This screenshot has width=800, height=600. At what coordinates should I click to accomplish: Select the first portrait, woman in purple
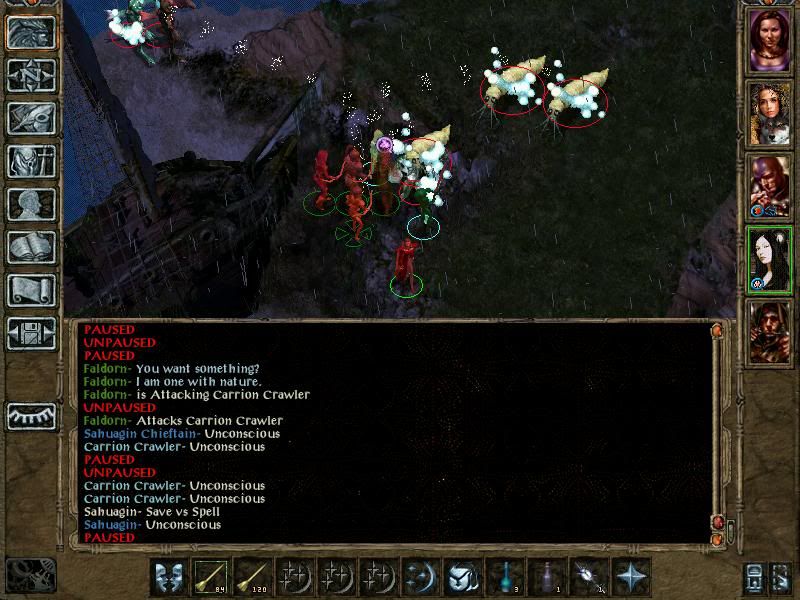pyautogui.click(x=769, y=39)
